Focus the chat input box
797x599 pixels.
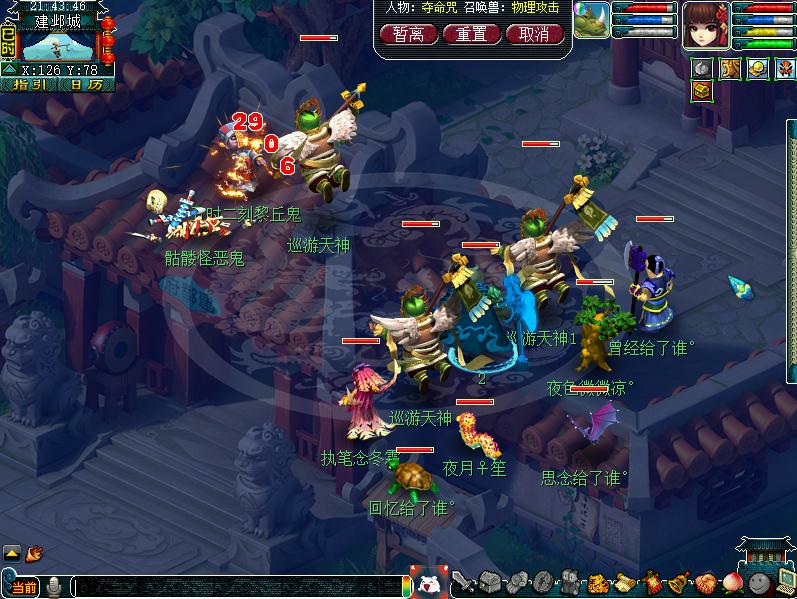click(x=240, y=587)
